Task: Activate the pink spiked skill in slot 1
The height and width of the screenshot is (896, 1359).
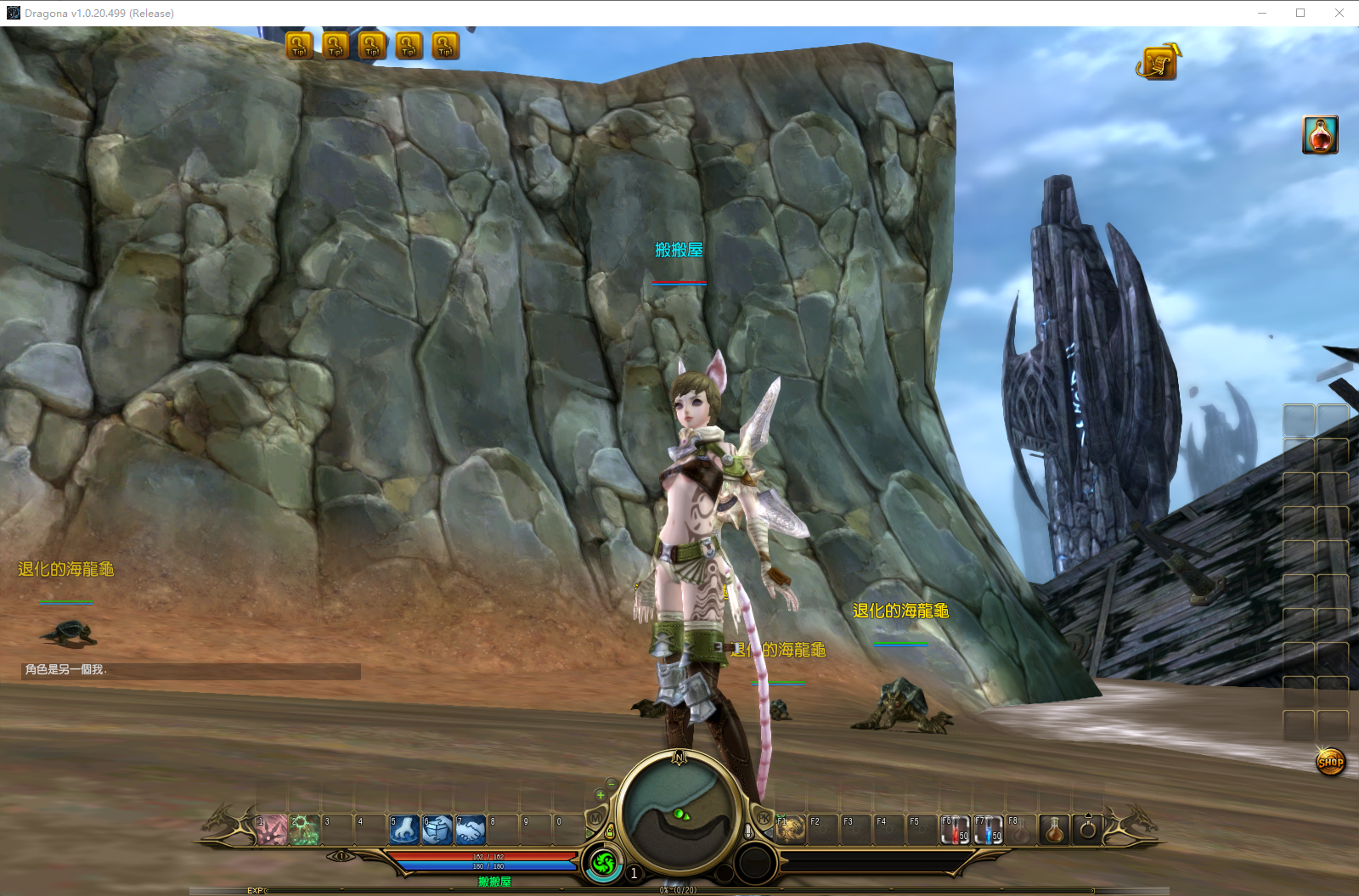Action: pos(272,830)
